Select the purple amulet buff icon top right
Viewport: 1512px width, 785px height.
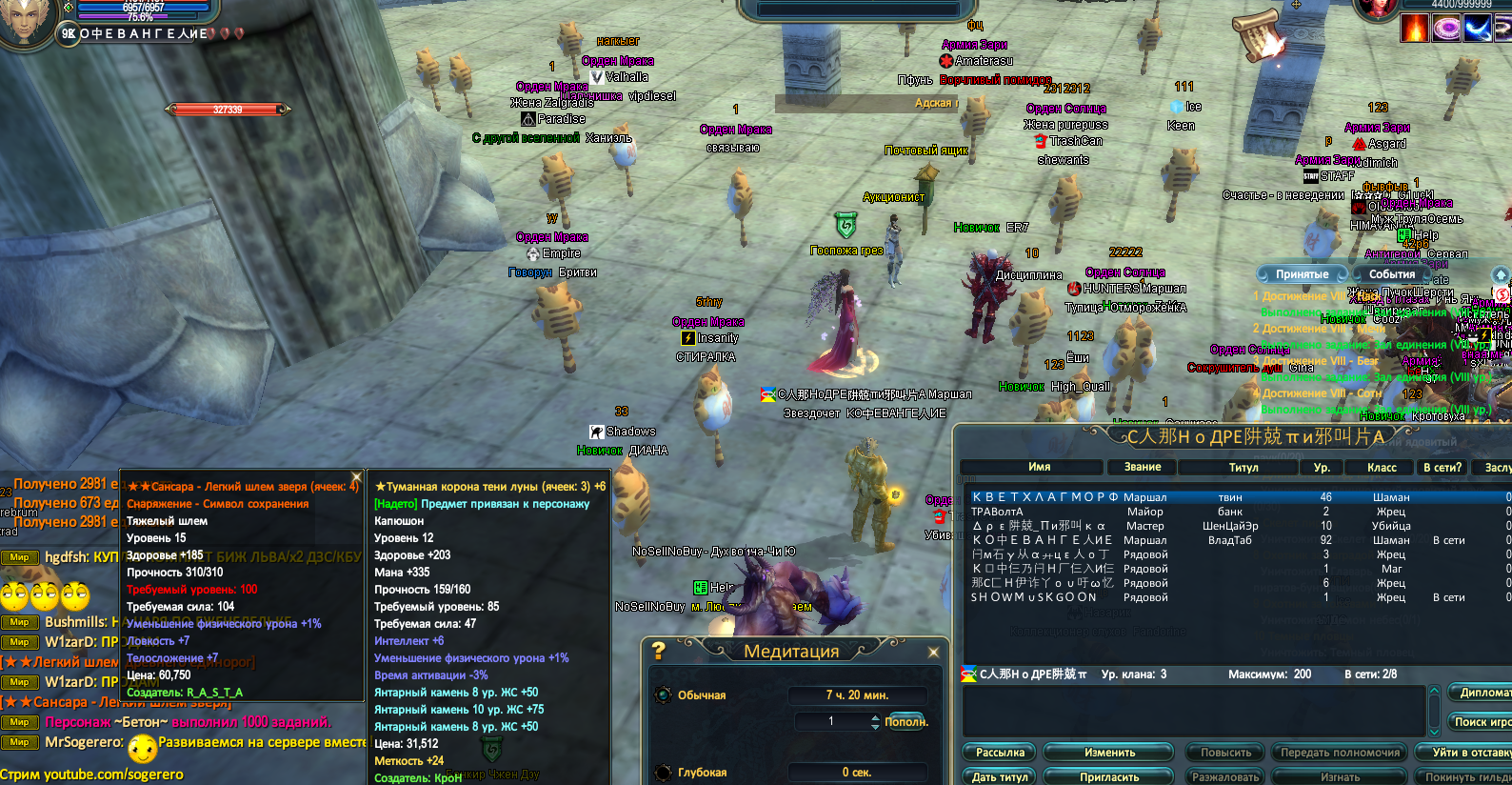point(1446,27)
